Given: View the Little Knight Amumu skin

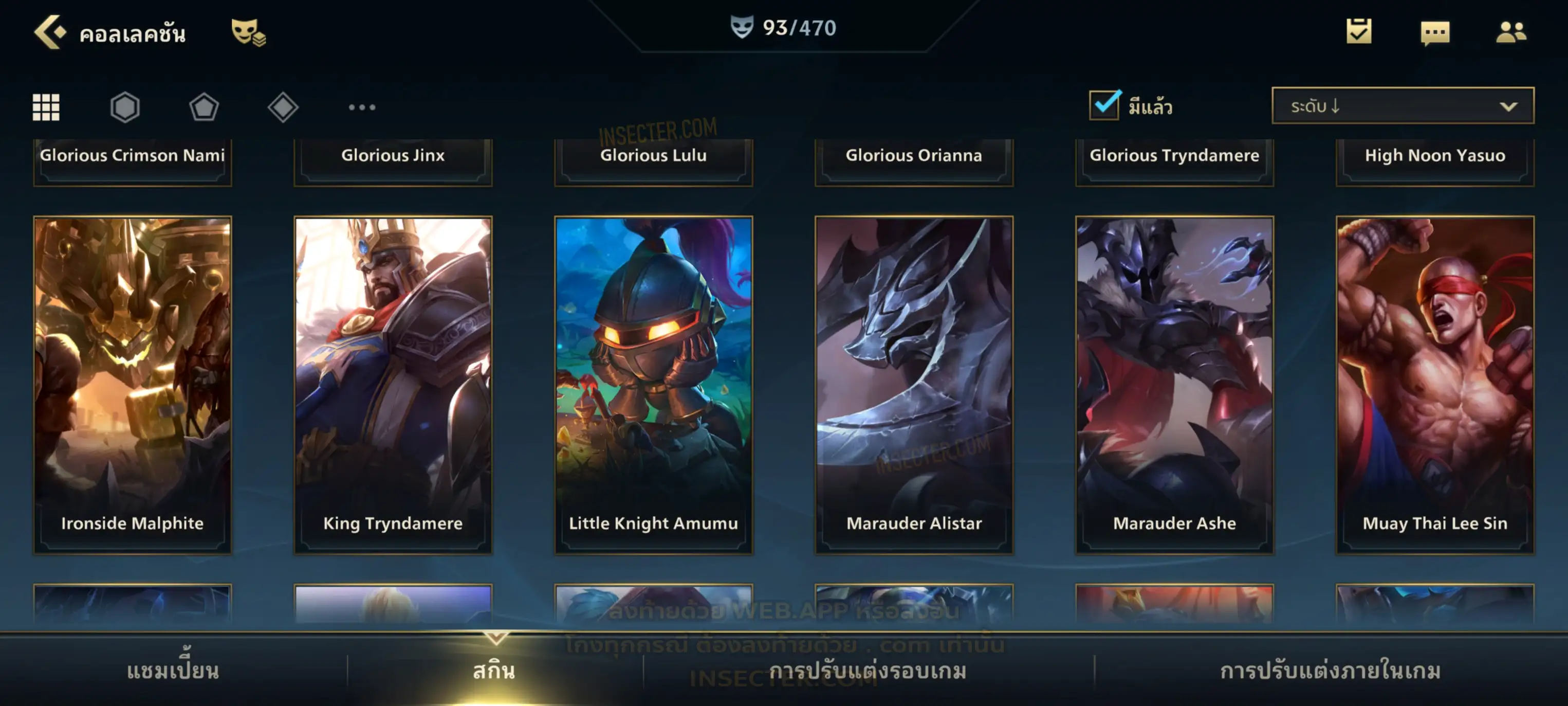Looking at the screenshot, I should [654, 385].
